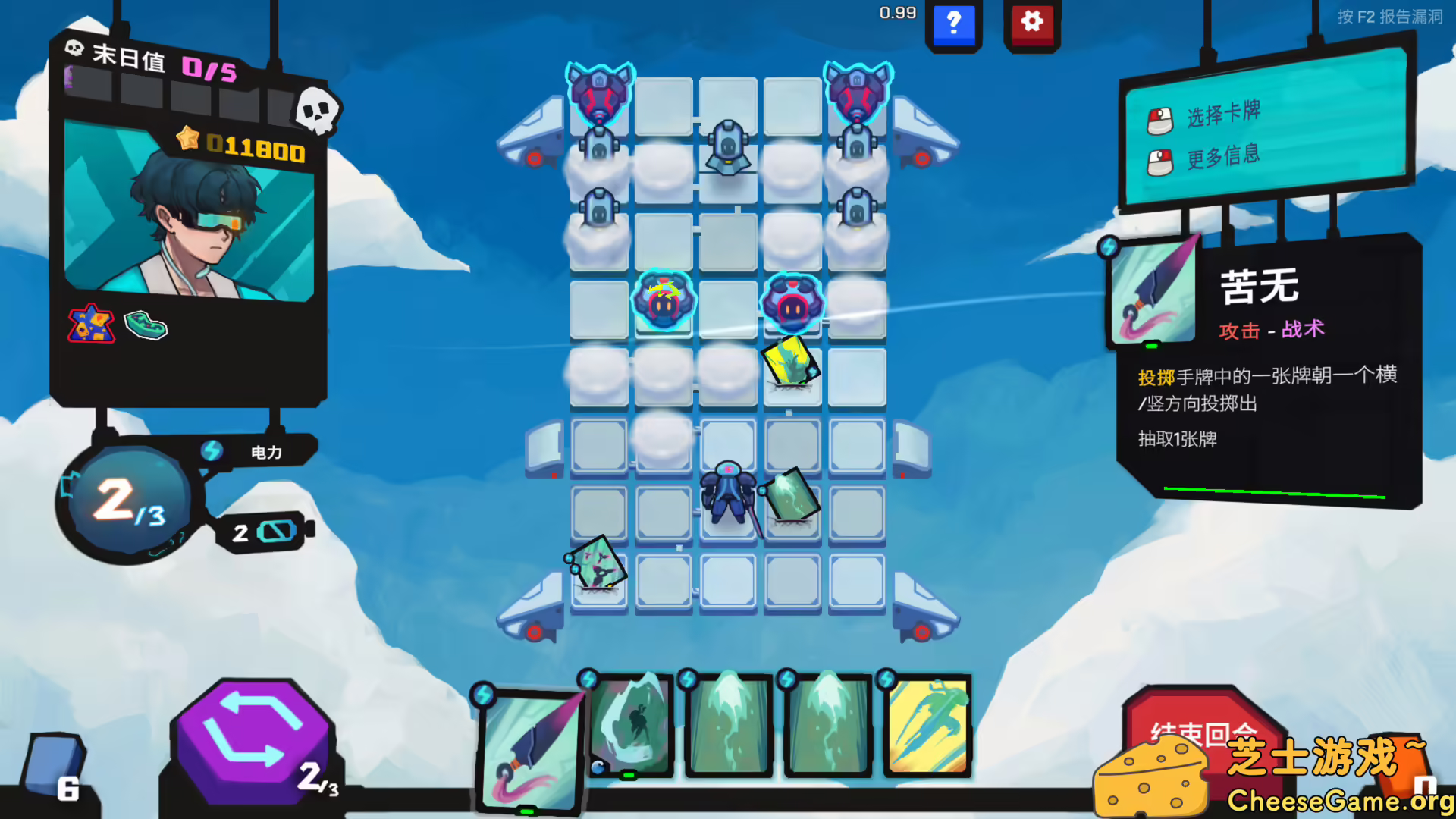Select the blue star badge artifact
1456x819 pixels.
coord(93,326)
